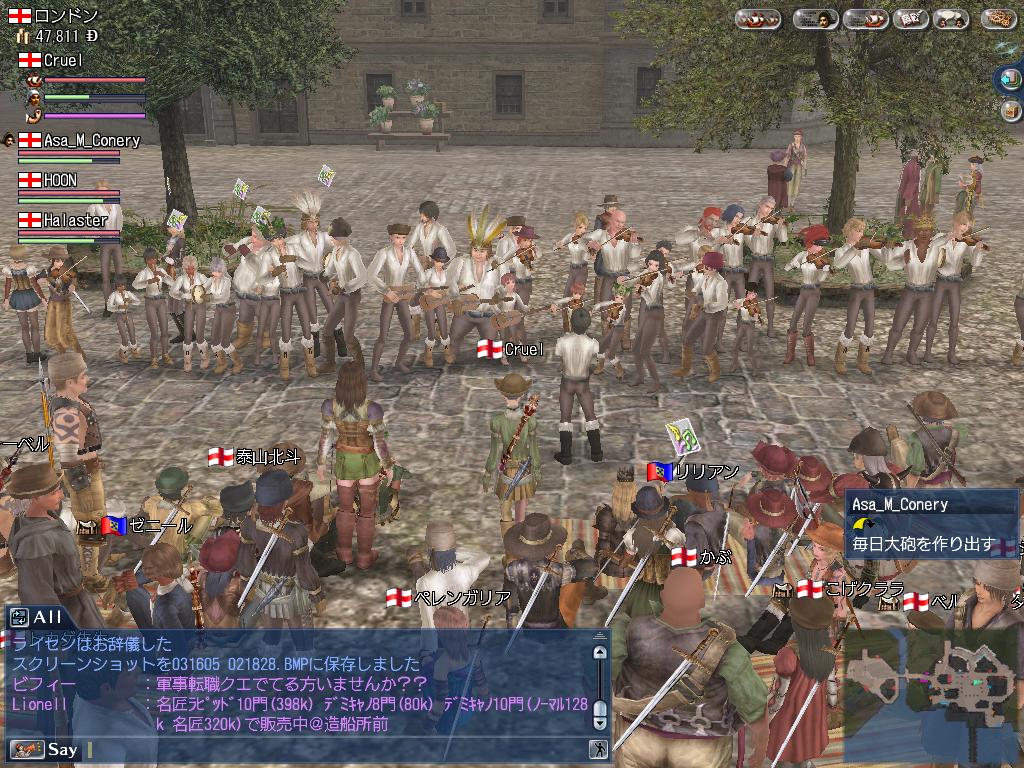
Task: Click the chat log scroll-down arrow
Action: (x=599, y=722)
